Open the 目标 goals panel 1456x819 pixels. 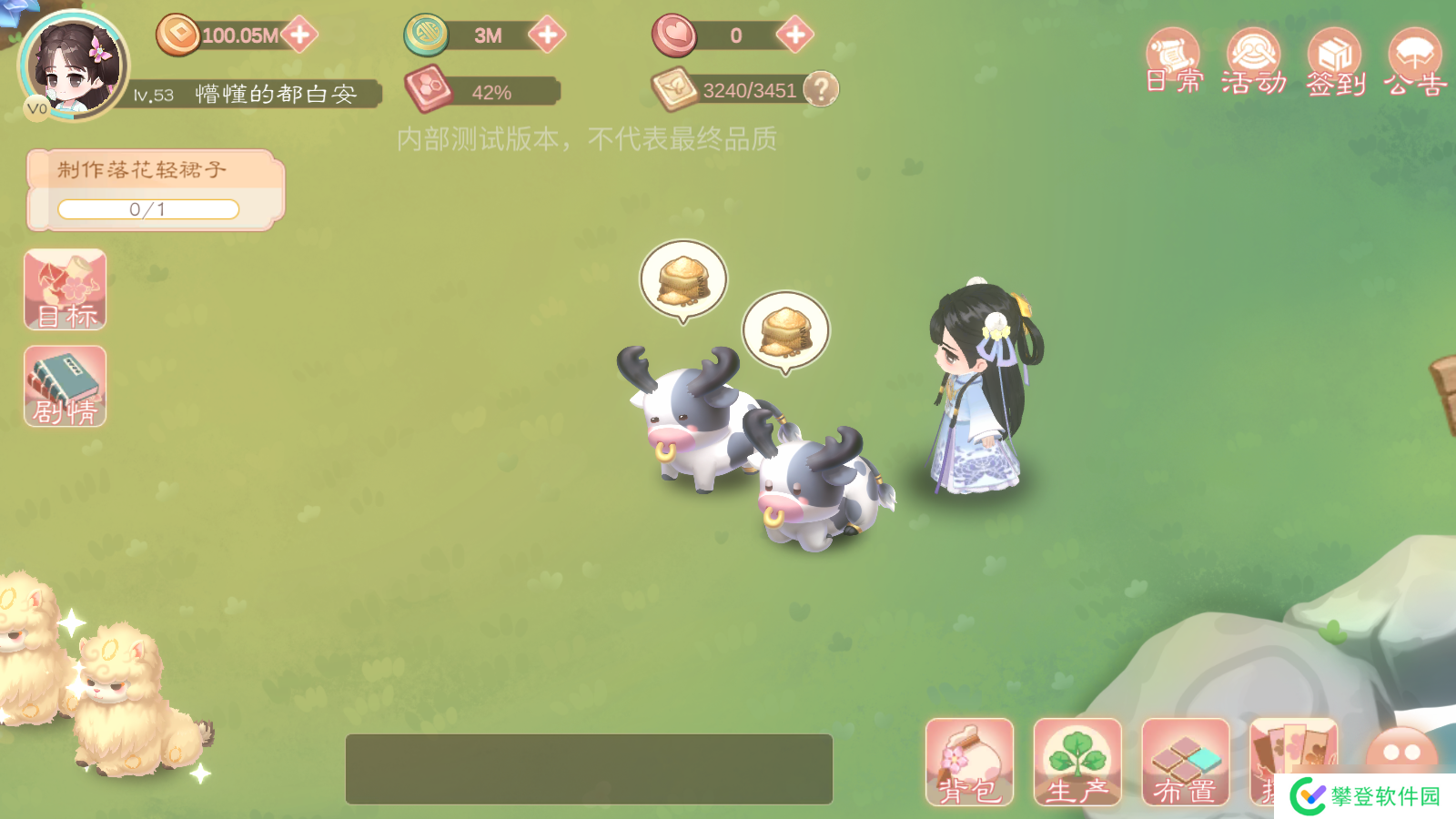[x=66, y=289]
